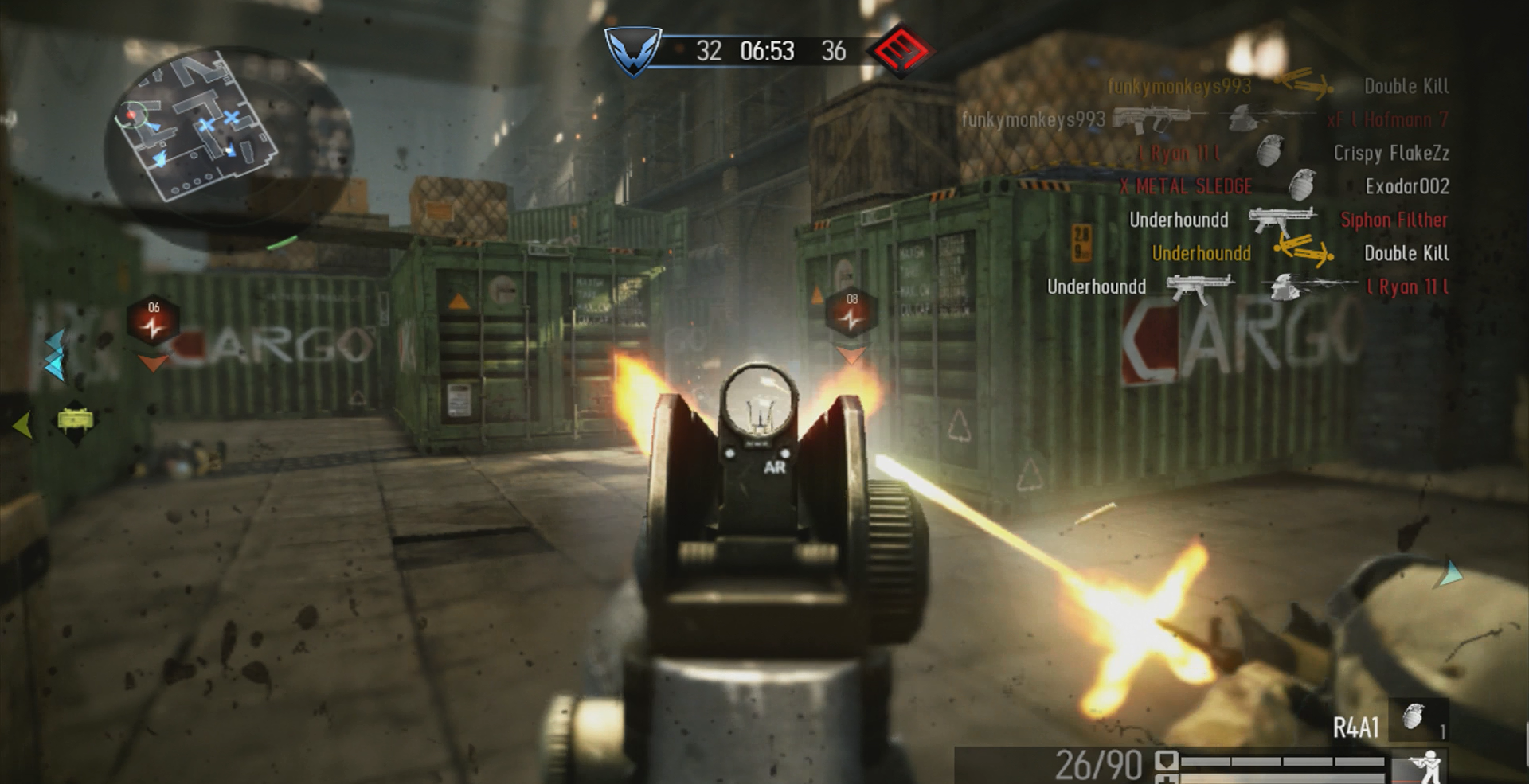Viewport: 1529px width, 784px height.
Task: Click the R4A1 weapon name
Action: tap(1356, 727)
